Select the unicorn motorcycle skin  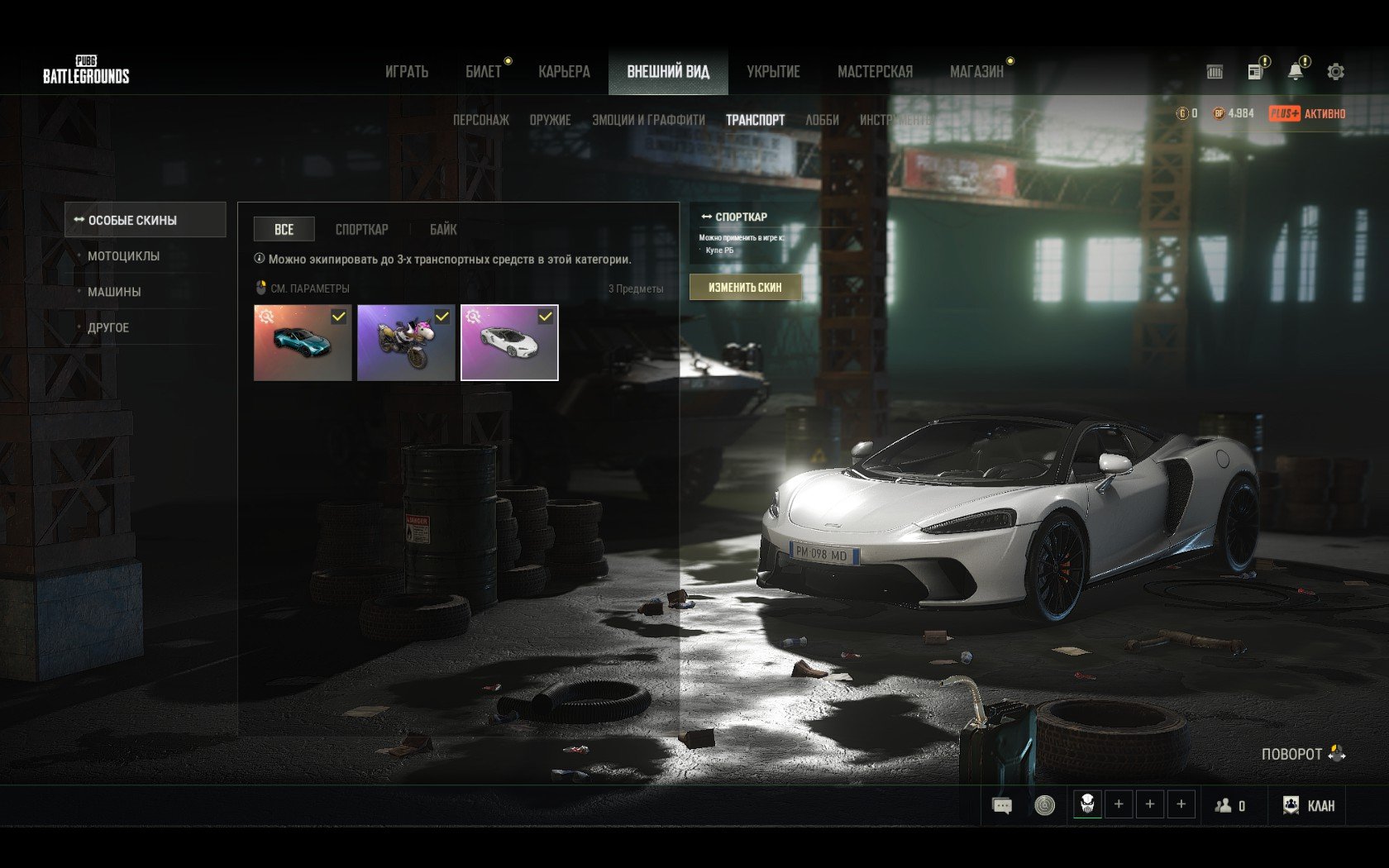(406, 343)
